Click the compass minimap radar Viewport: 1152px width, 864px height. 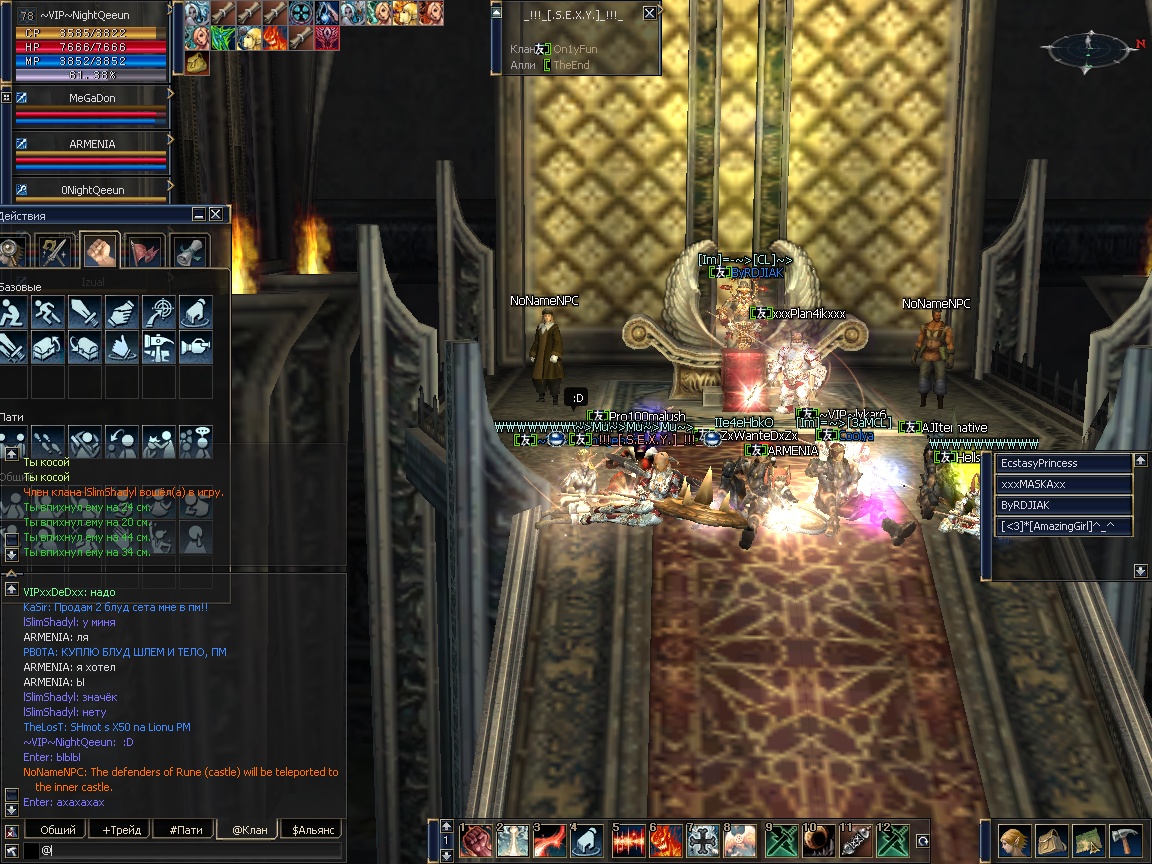coord(1086,47)
